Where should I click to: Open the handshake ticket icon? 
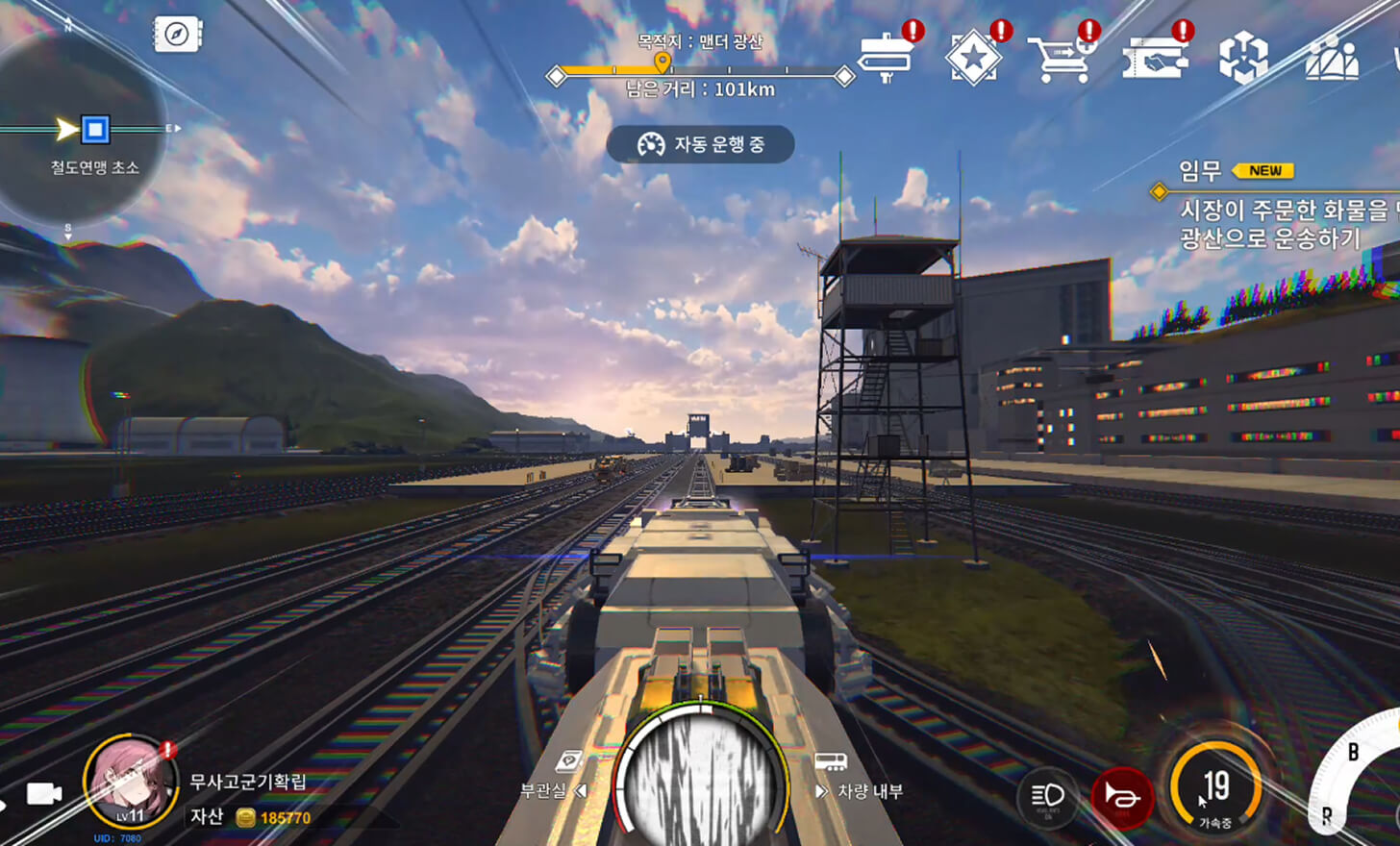pos(1154,58)
